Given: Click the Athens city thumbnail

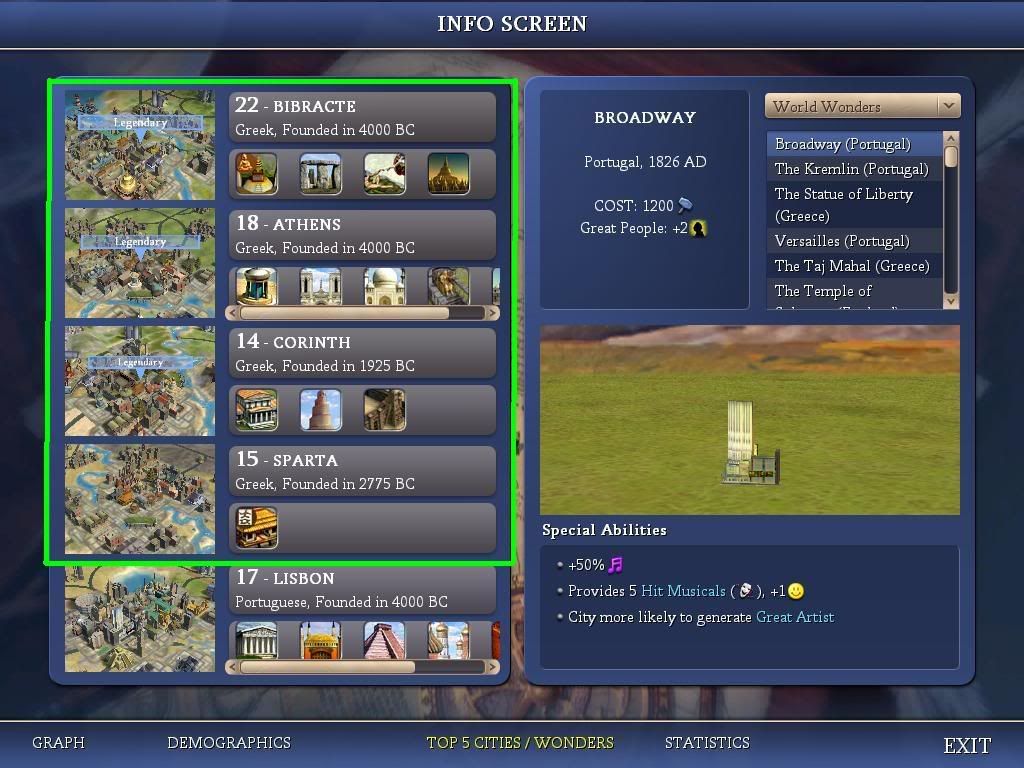Looking at the screenshot, I should (140, 264).
